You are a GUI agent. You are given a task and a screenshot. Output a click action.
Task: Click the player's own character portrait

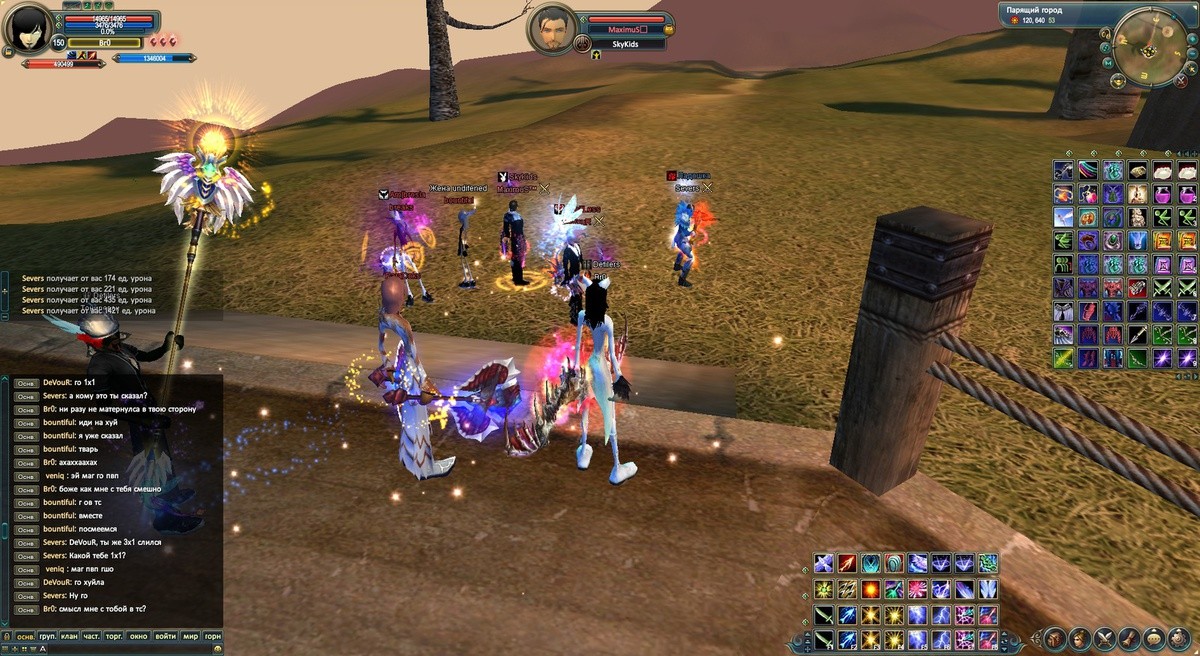29,30
